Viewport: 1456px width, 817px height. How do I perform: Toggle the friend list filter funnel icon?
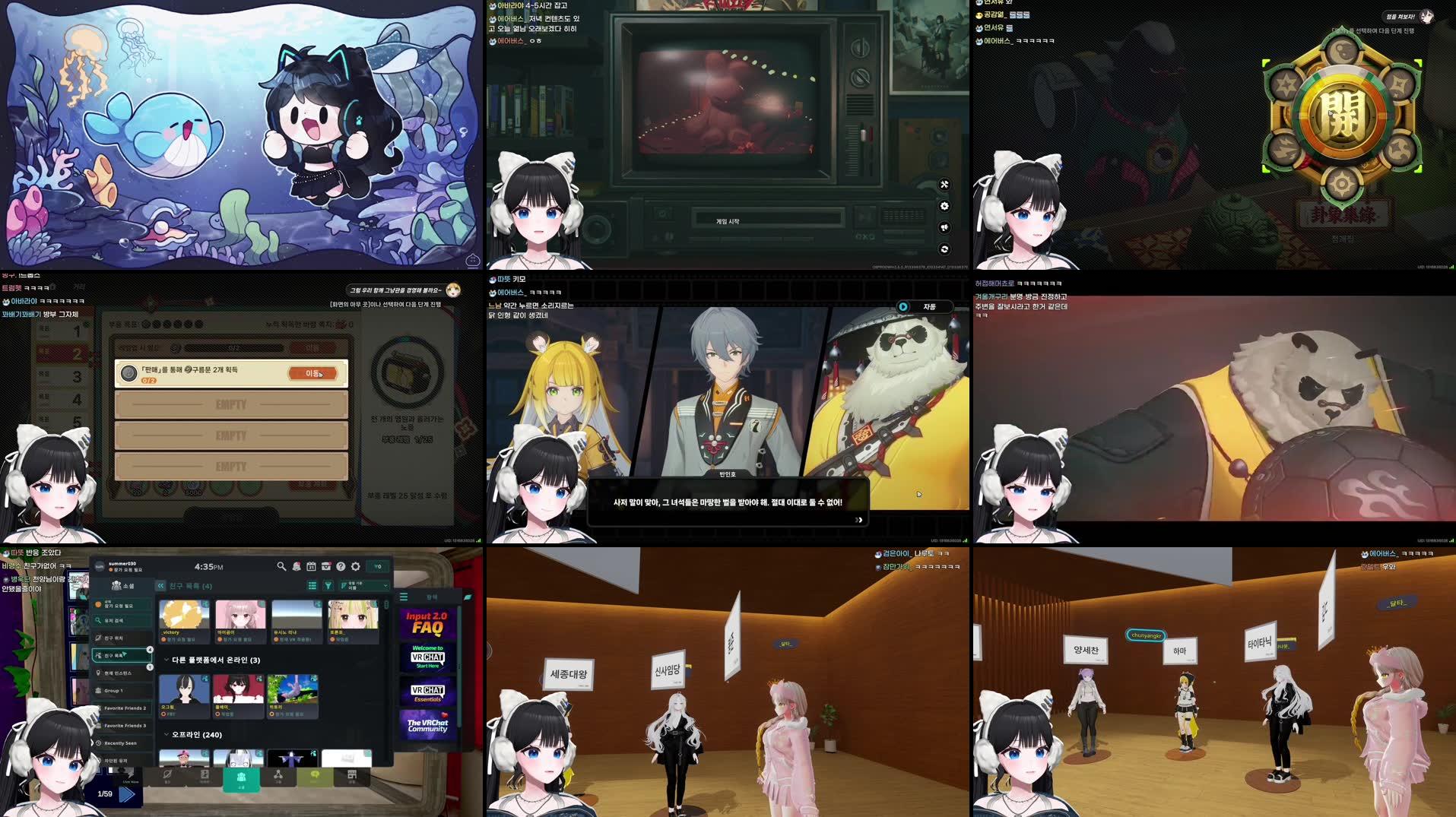pos(328,585)
